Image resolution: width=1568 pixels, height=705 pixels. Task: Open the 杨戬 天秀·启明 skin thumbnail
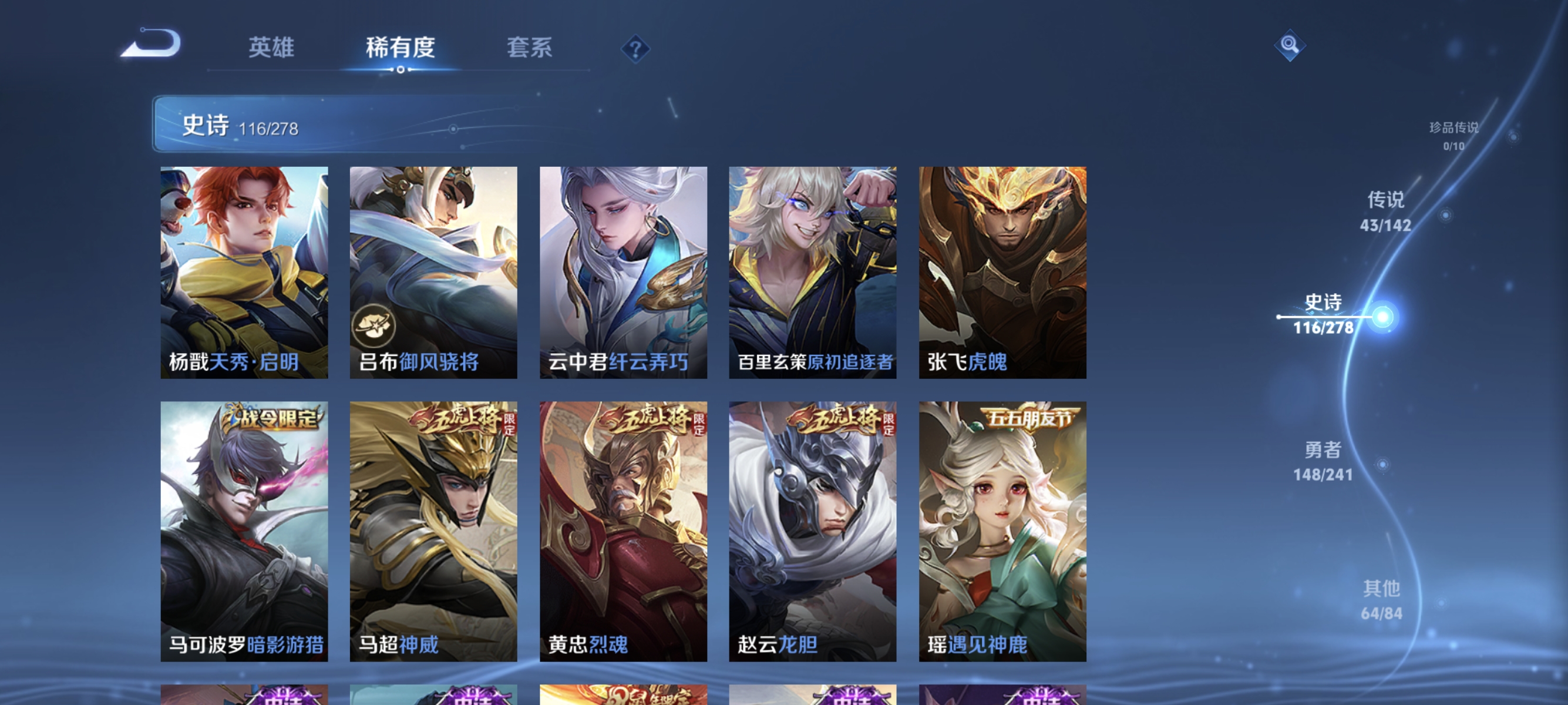pos(244,274)
